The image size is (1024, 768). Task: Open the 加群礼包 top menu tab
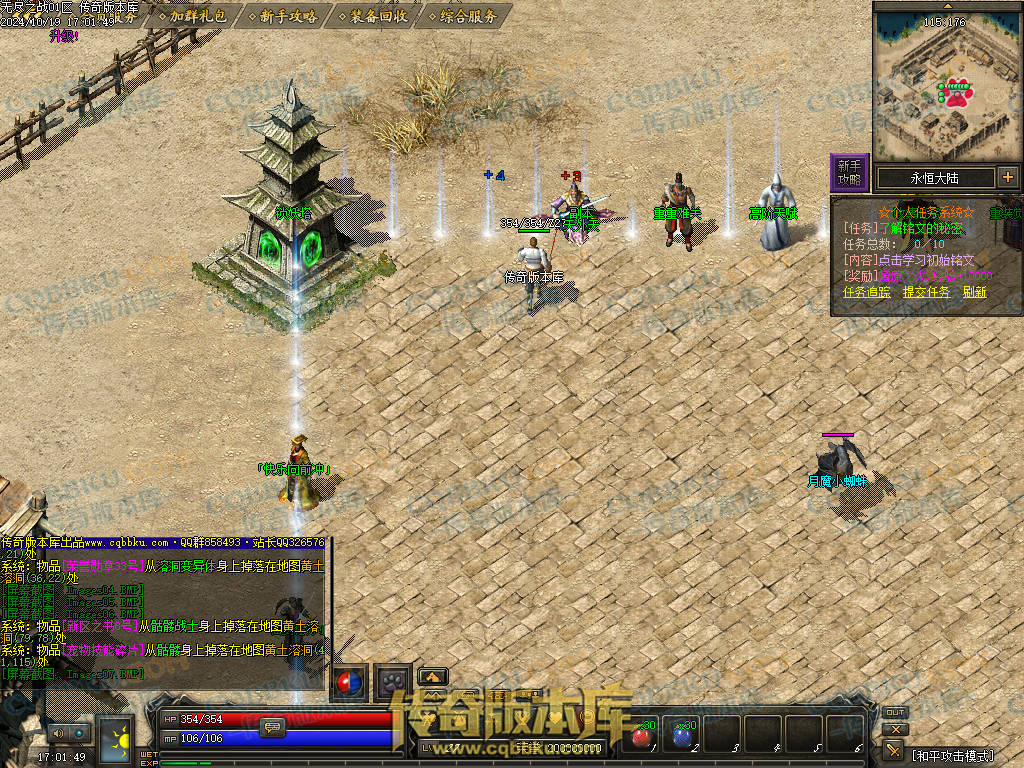[197, 15]
